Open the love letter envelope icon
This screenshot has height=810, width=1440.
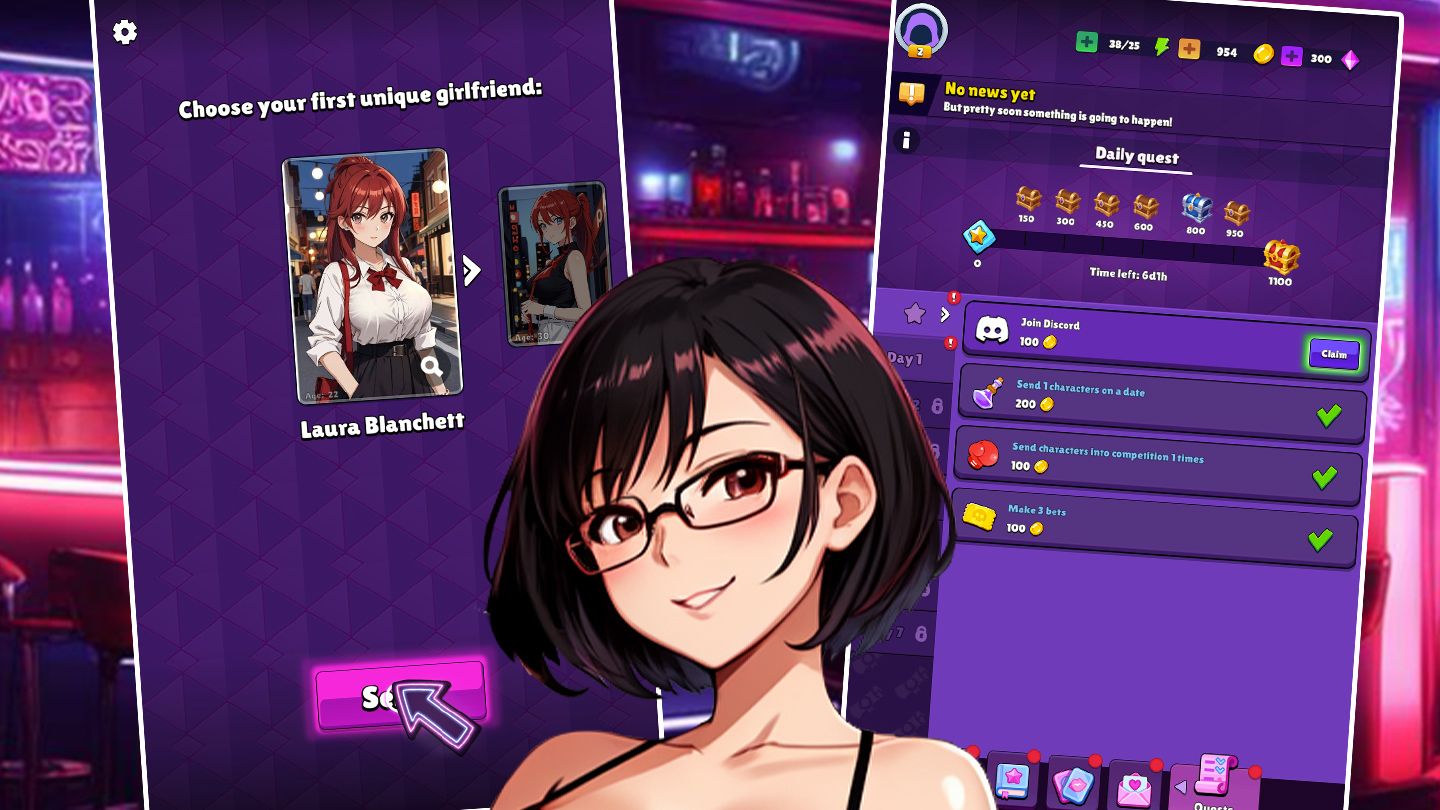[x=1134, y=785]
